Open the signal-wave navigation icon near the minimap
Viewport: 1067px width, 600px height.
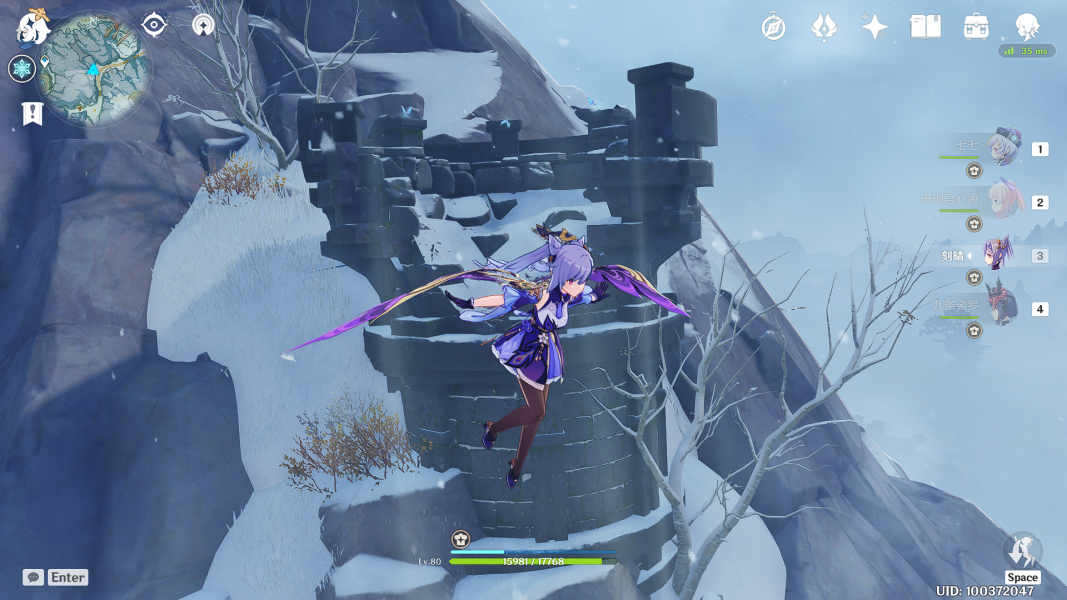coord(203,25)
